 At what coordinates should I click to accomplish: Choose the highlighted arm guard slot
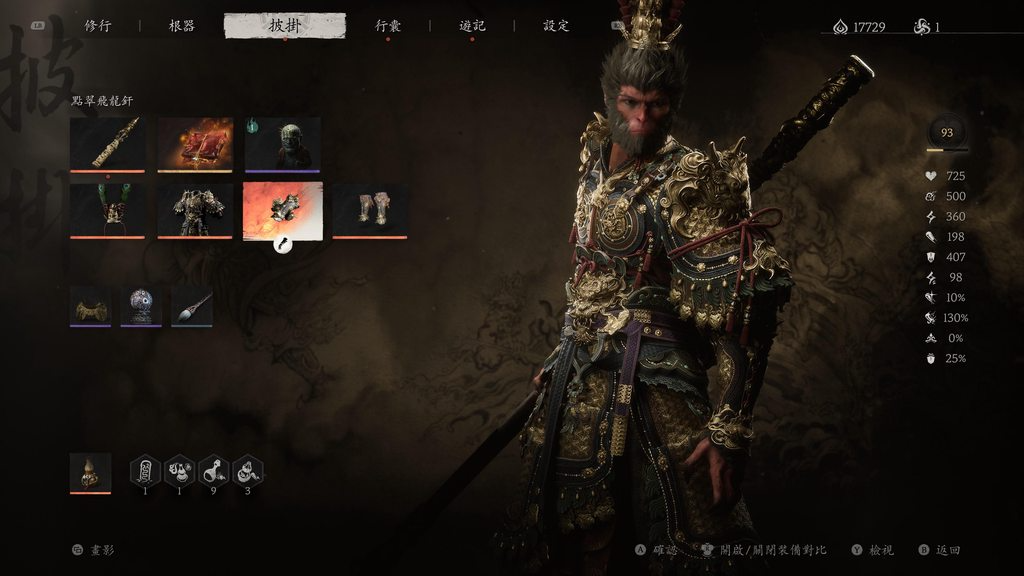[282, 210]
